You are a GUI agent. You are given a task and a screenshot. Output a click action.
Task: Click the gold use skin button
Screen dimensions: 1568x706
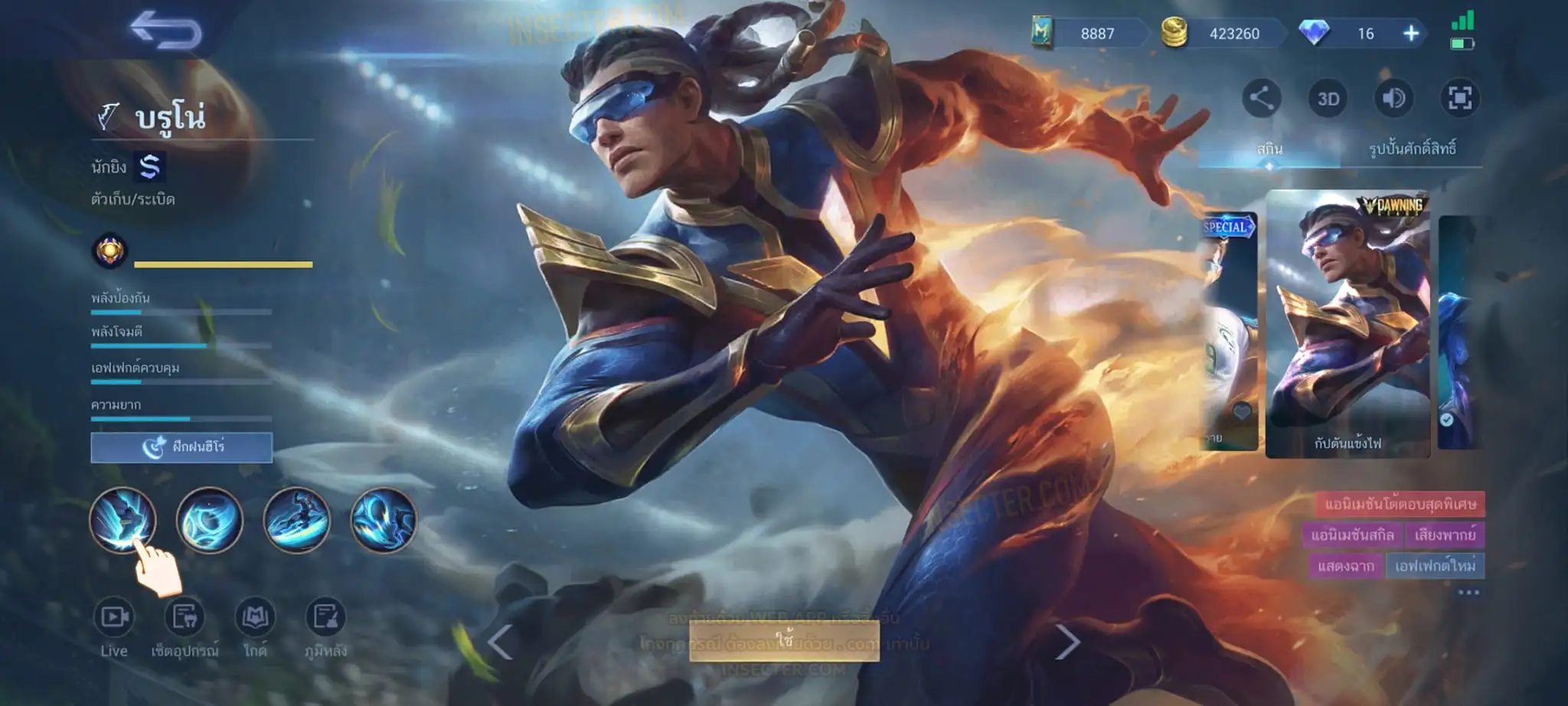click(784, 640)
